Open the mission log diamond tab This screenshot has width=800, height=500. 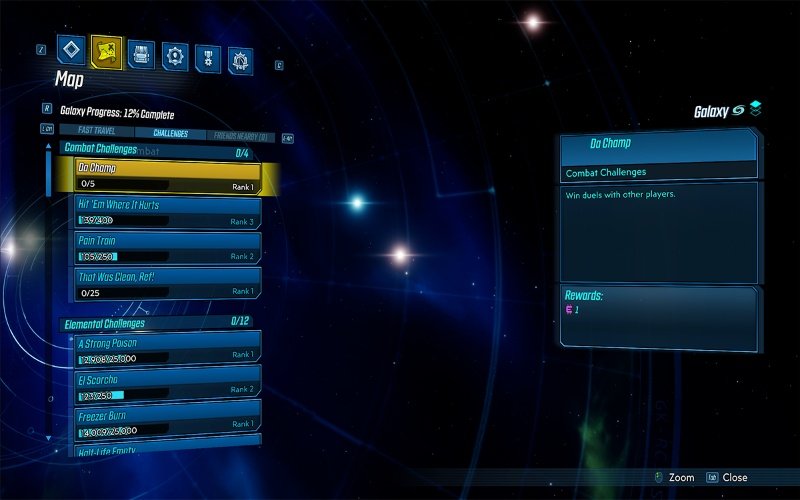coord(70,49)
